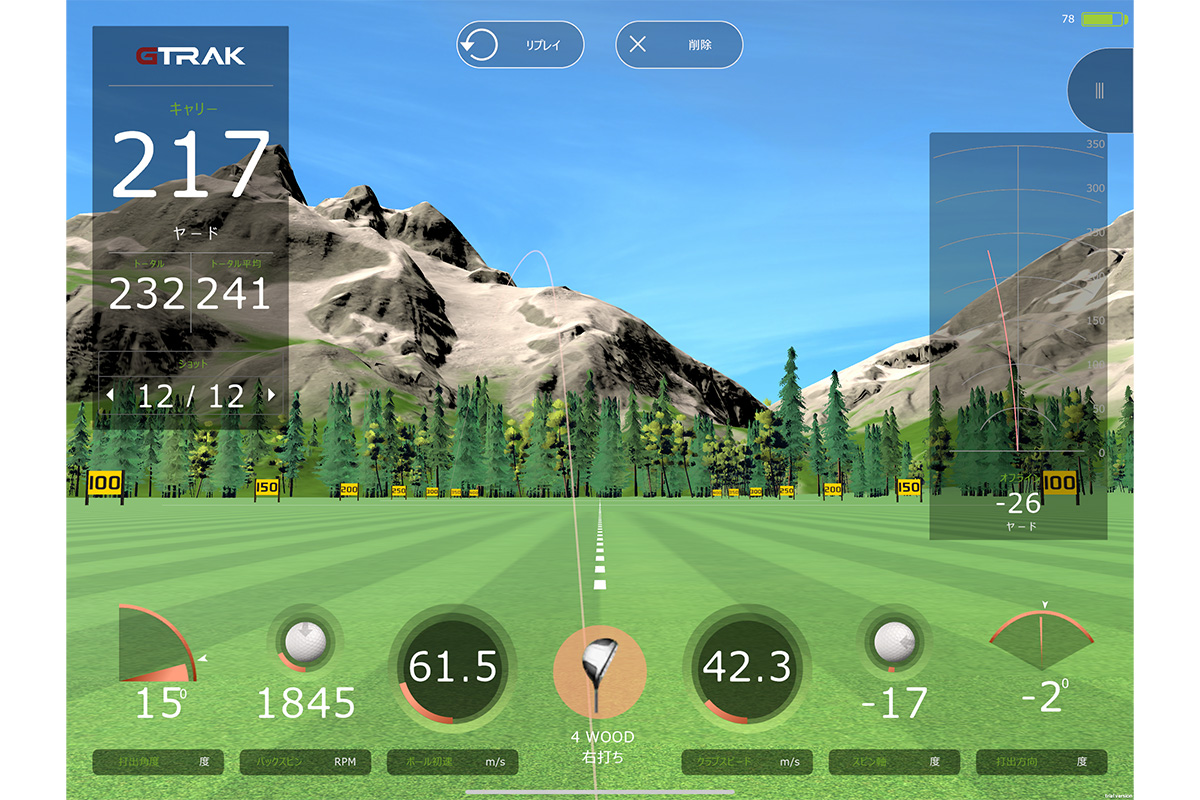
Task: Go to the previous shot with the left arrow
Action: tap(110, 396)
